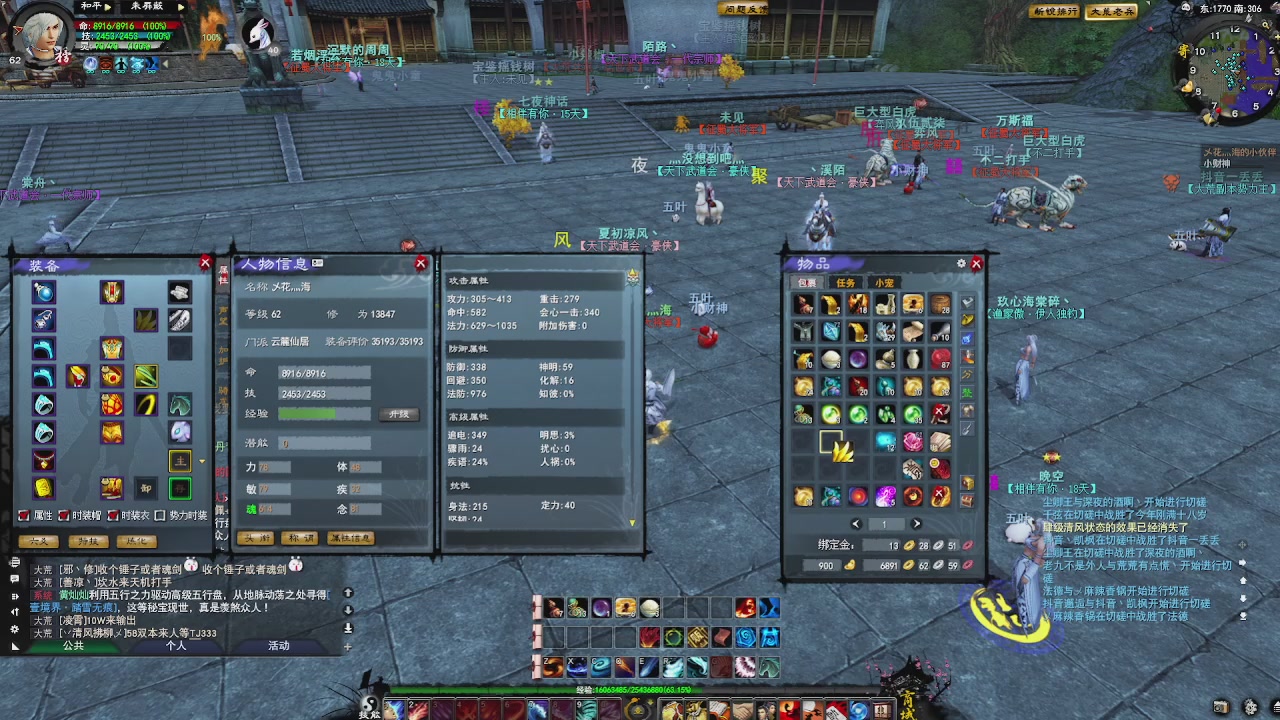Viewport: 1280px width, 720px height.
Task: Close the equipment (装备) panel
Action: click(x=205, y=263)
